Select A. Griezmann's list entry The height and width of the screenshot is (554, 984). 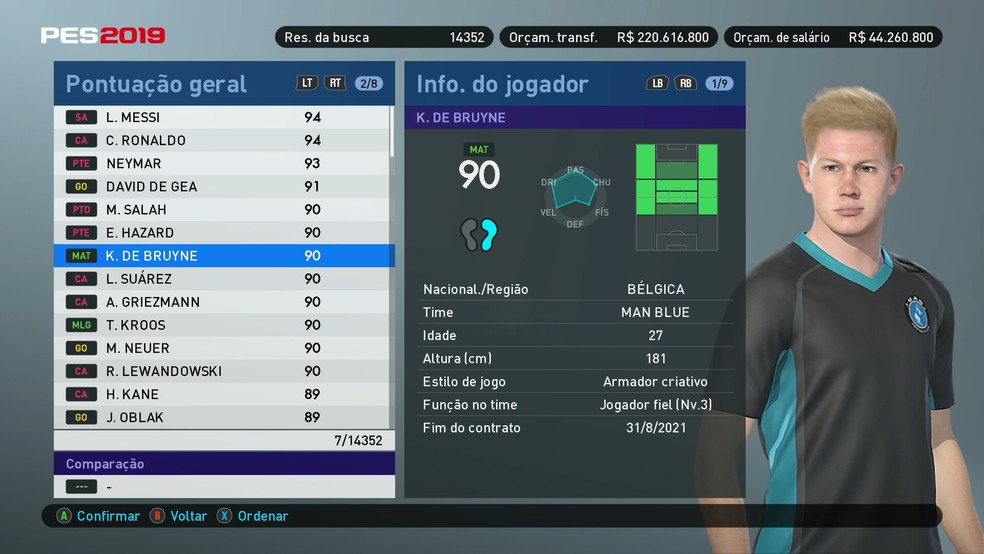(x=220, y=301)
